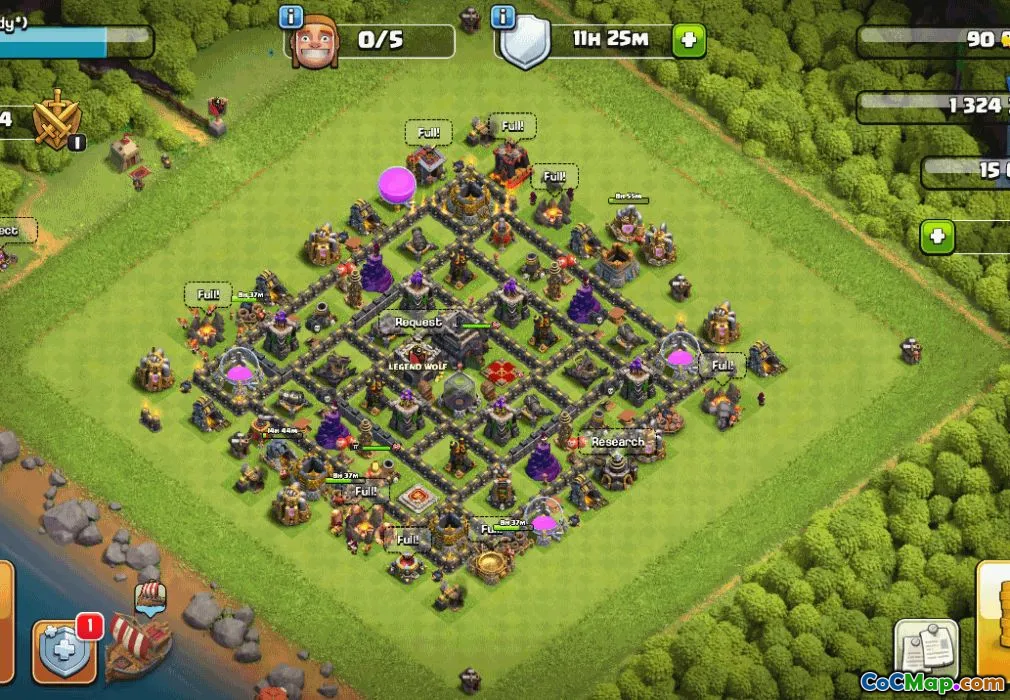Open the shield button with red notification
Image resolution: width=1010 pixels, height=700 pixels.
(x=64, y=651)
